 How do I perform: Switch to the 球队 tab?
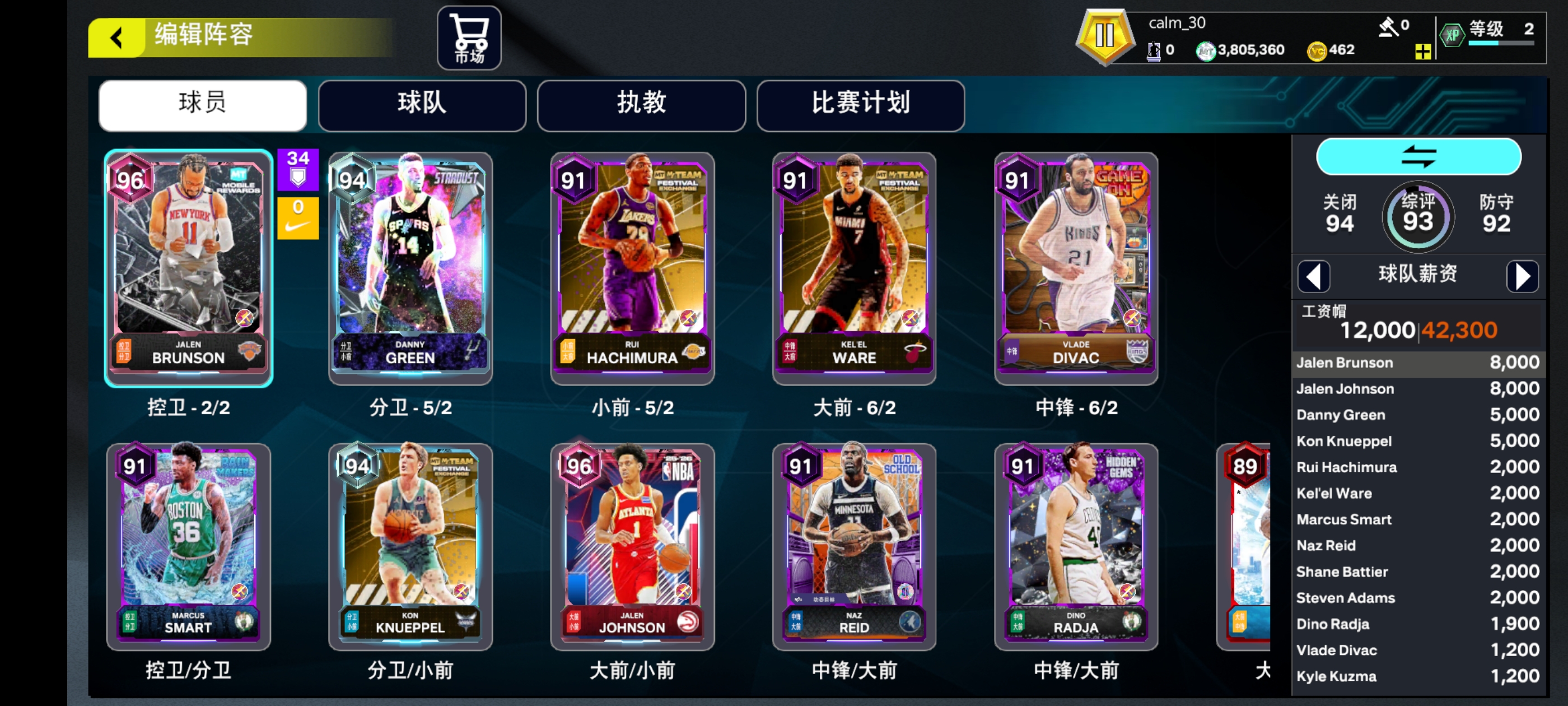pos(422,105)
